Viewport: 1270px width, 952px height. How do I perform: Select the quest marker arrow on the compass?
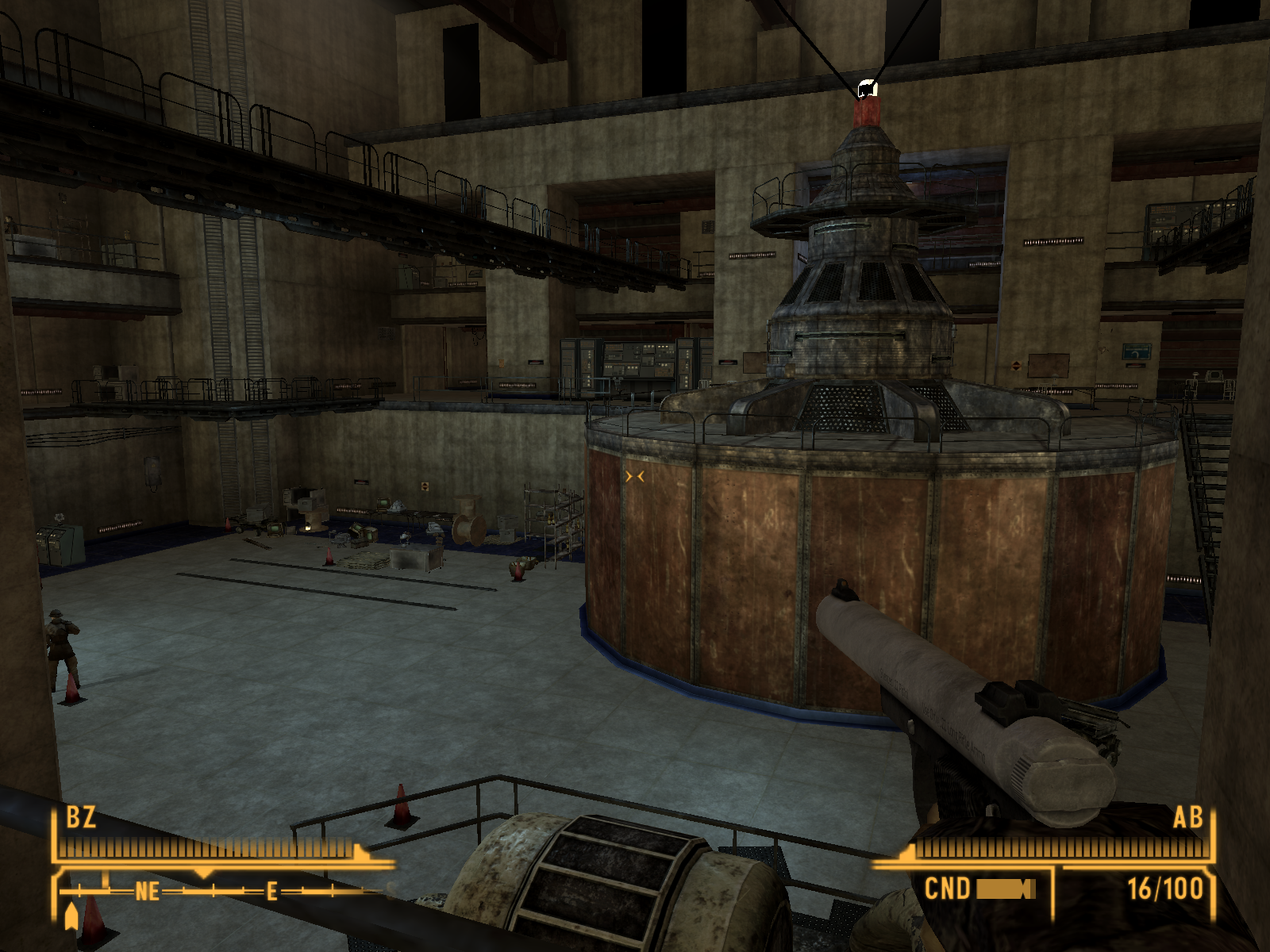tap(71, 915)
